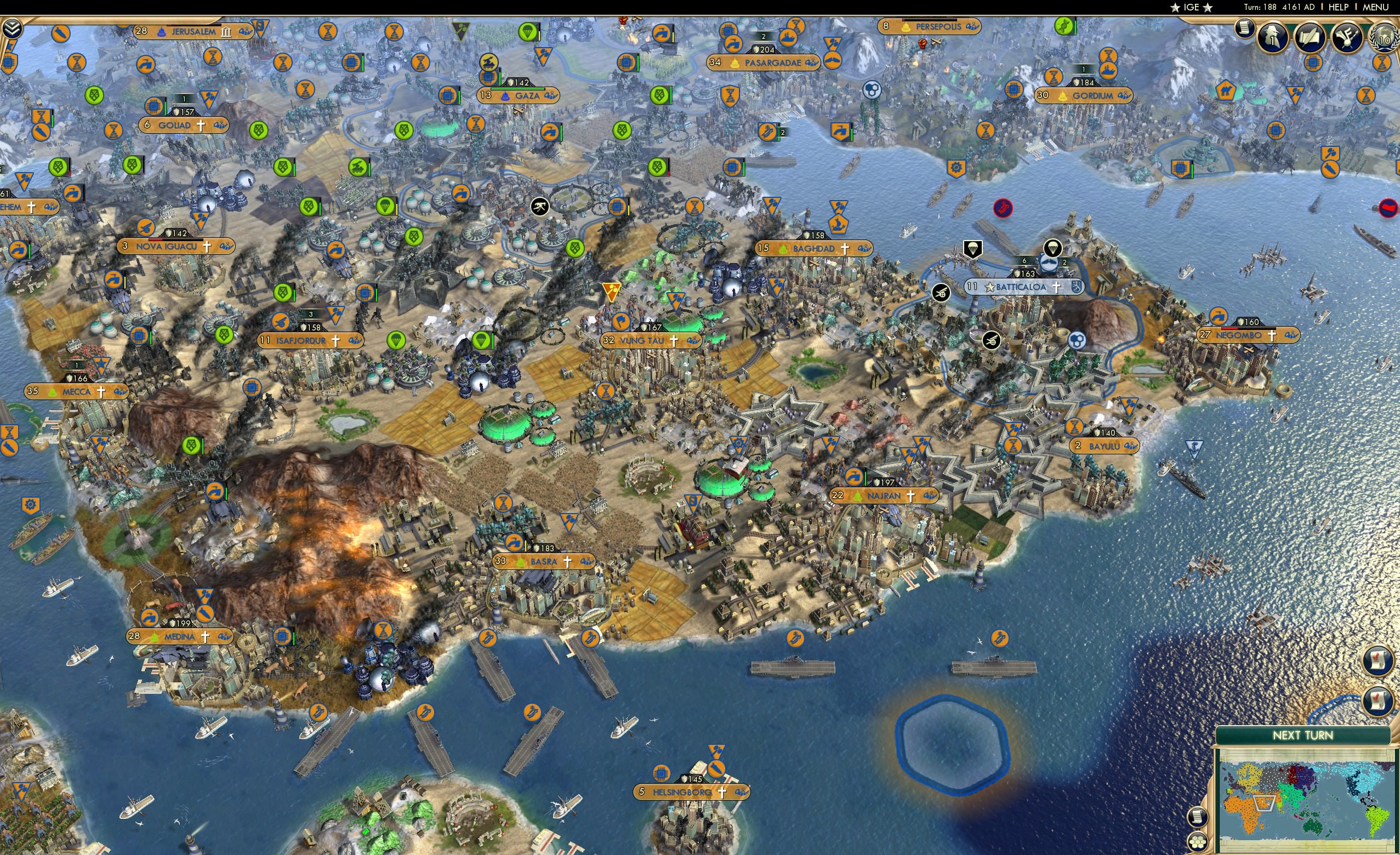Open the Diplomacy overview scroll-and-quill icon
1400x855 pixels.
point(1310,38)
